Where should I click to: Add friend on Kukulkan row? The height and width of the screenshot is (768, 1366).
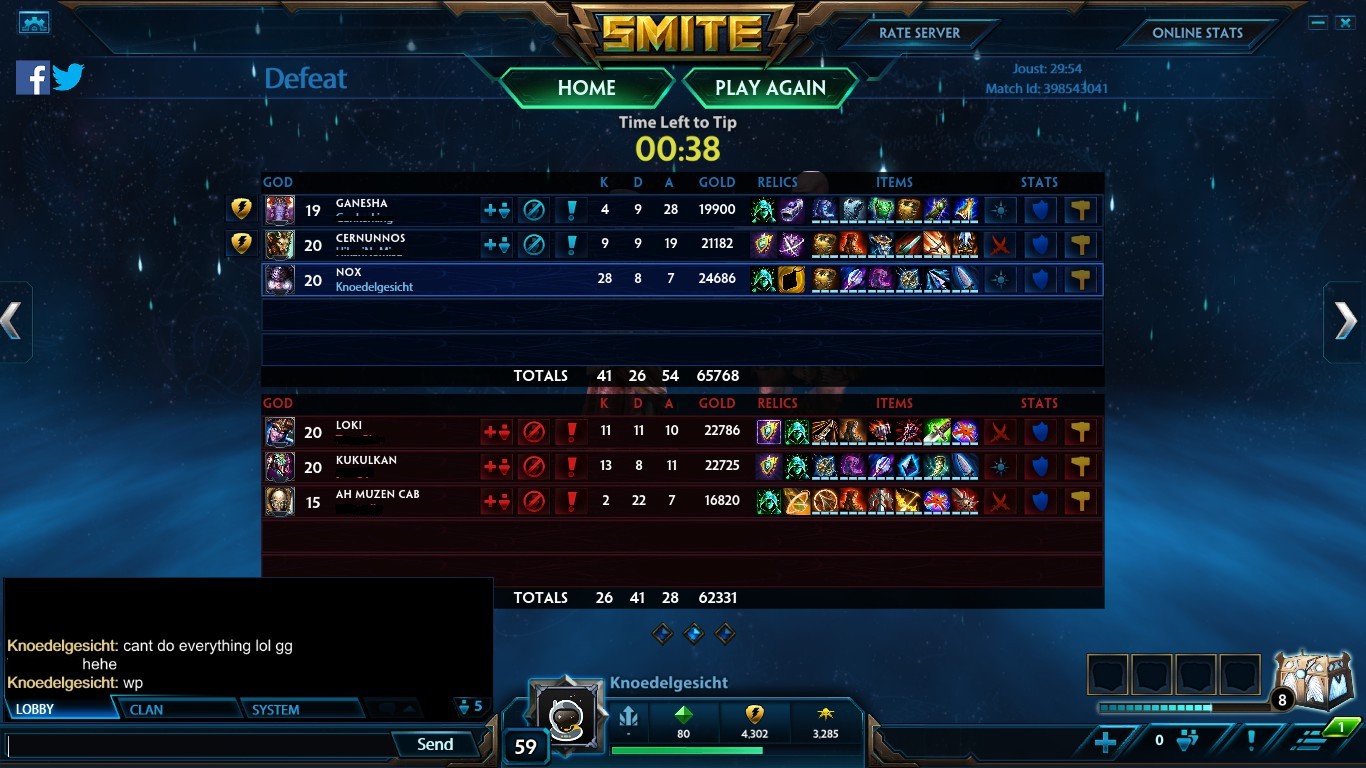pos(497,466)
